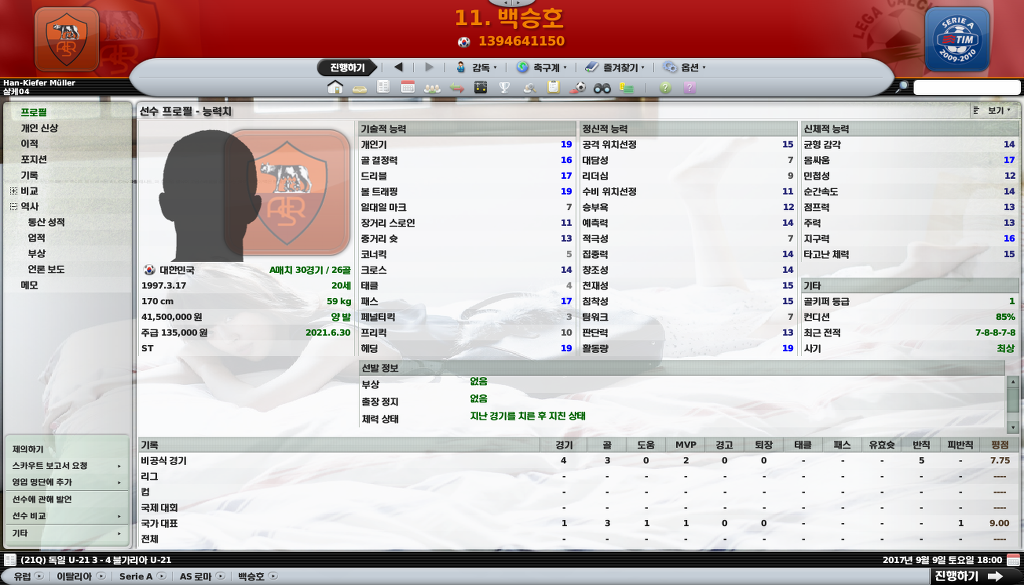
Task: Select 개인 신상 in the left menu
Action: point(40,128)
